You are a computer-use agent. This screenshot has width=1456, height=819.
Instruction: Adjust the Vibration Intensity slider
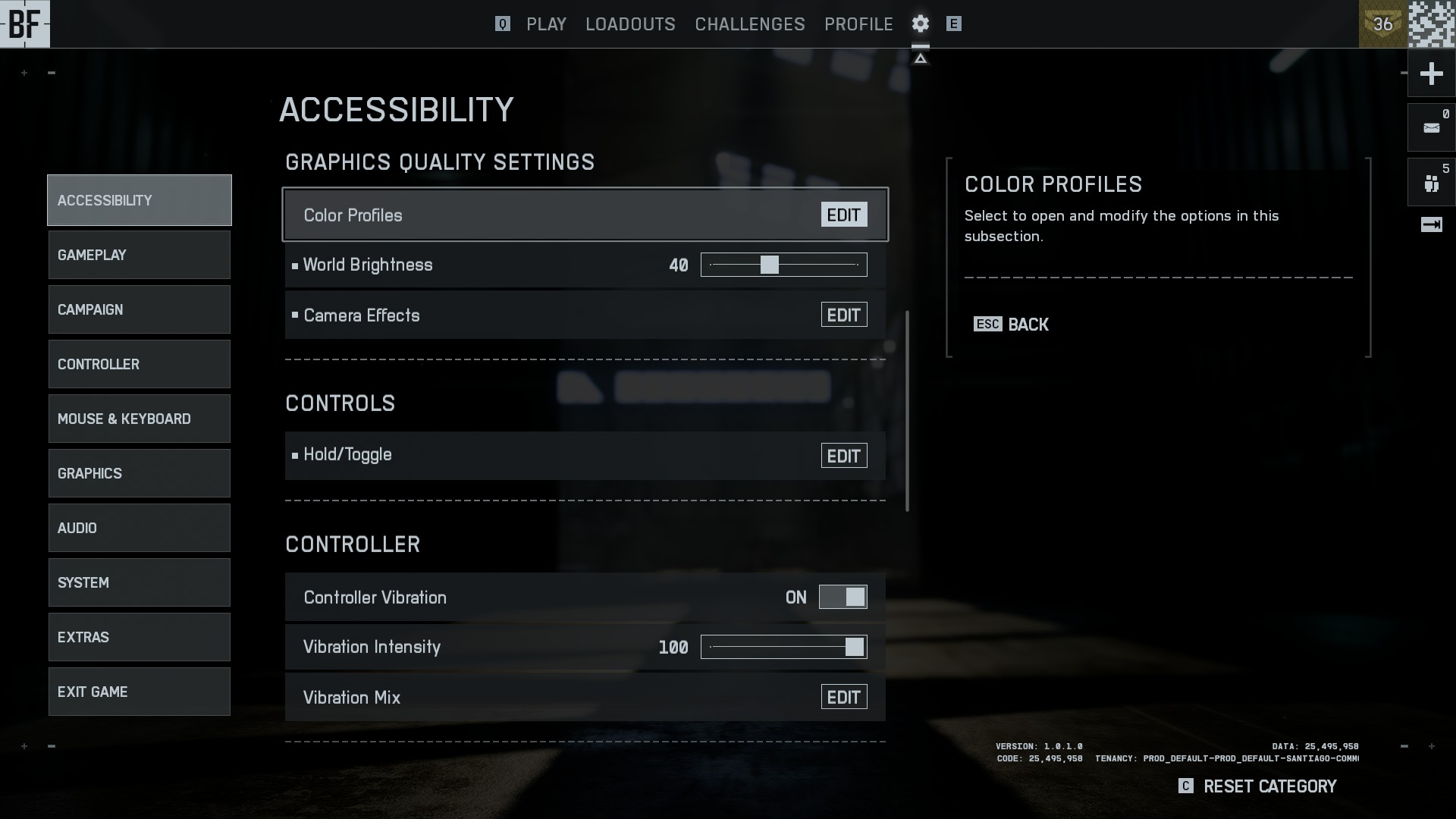pyautogui.click(x=783, y=647)
